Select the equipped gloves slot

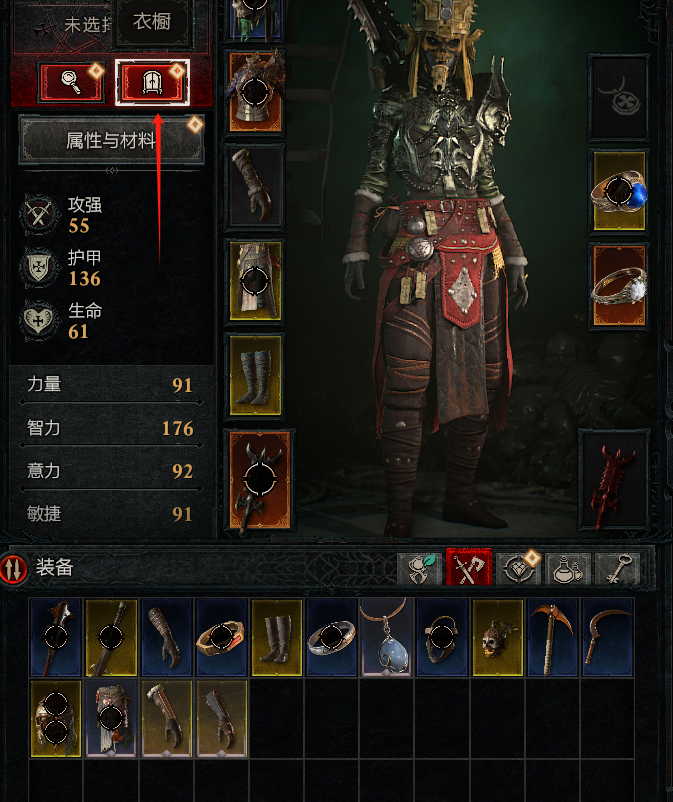click(x=254, y=186)
